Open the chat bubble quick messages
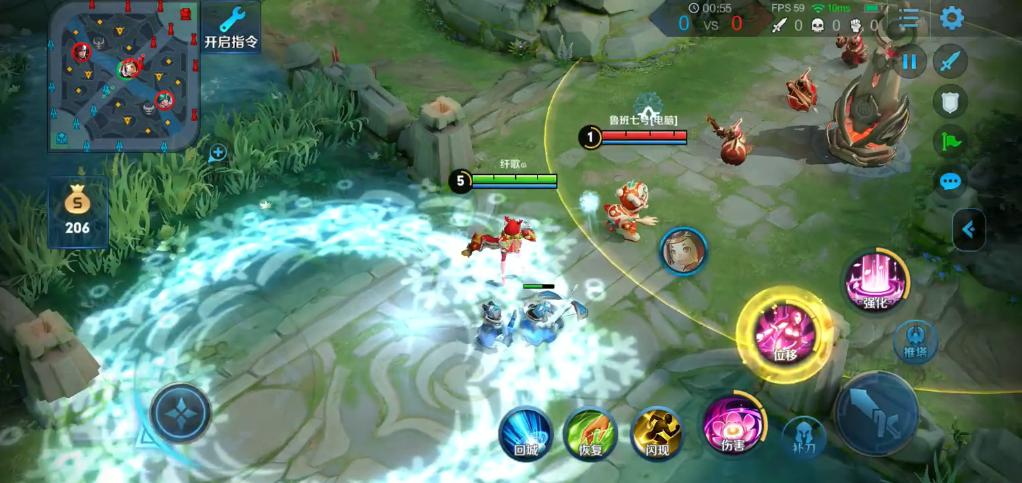 coord(950,181)
